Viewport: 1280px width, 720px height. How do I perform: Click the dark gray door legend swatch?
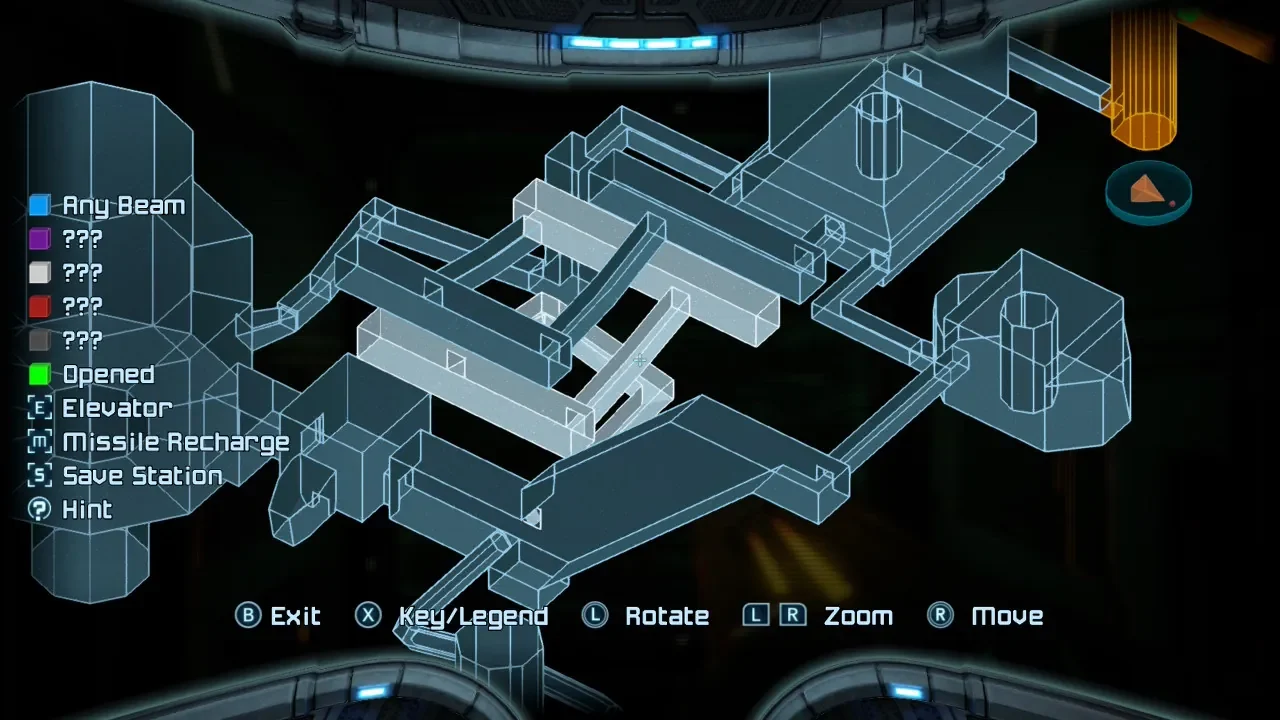(39, 340)
